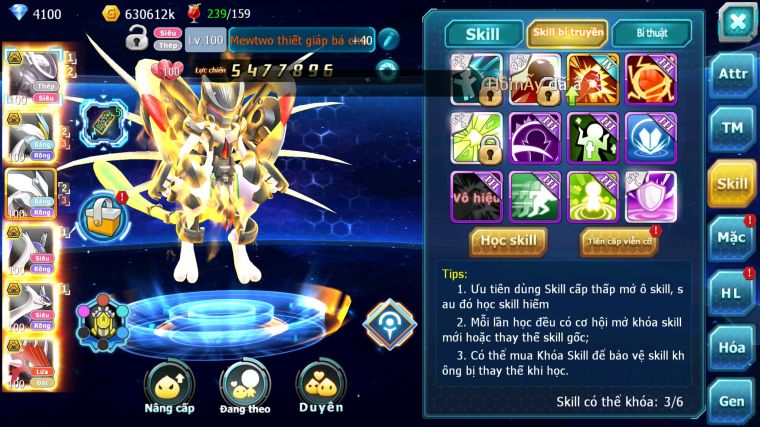Edit the Pokémon name with the pencil icon
The width and height of the screenshot is (760, 427).
pos(389,40)
